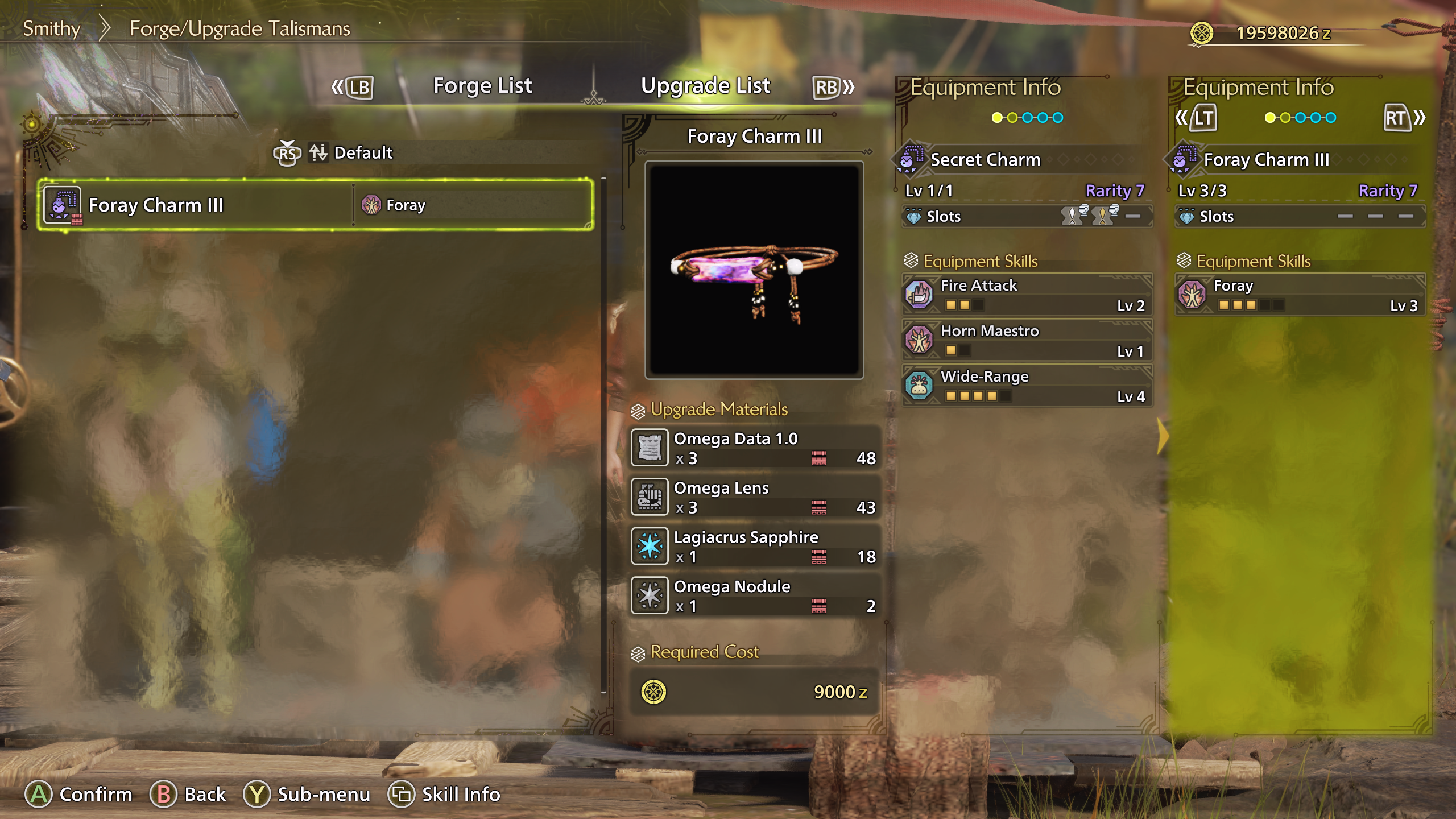Choose Foray Charm III in the list

(x=316, y=205)
